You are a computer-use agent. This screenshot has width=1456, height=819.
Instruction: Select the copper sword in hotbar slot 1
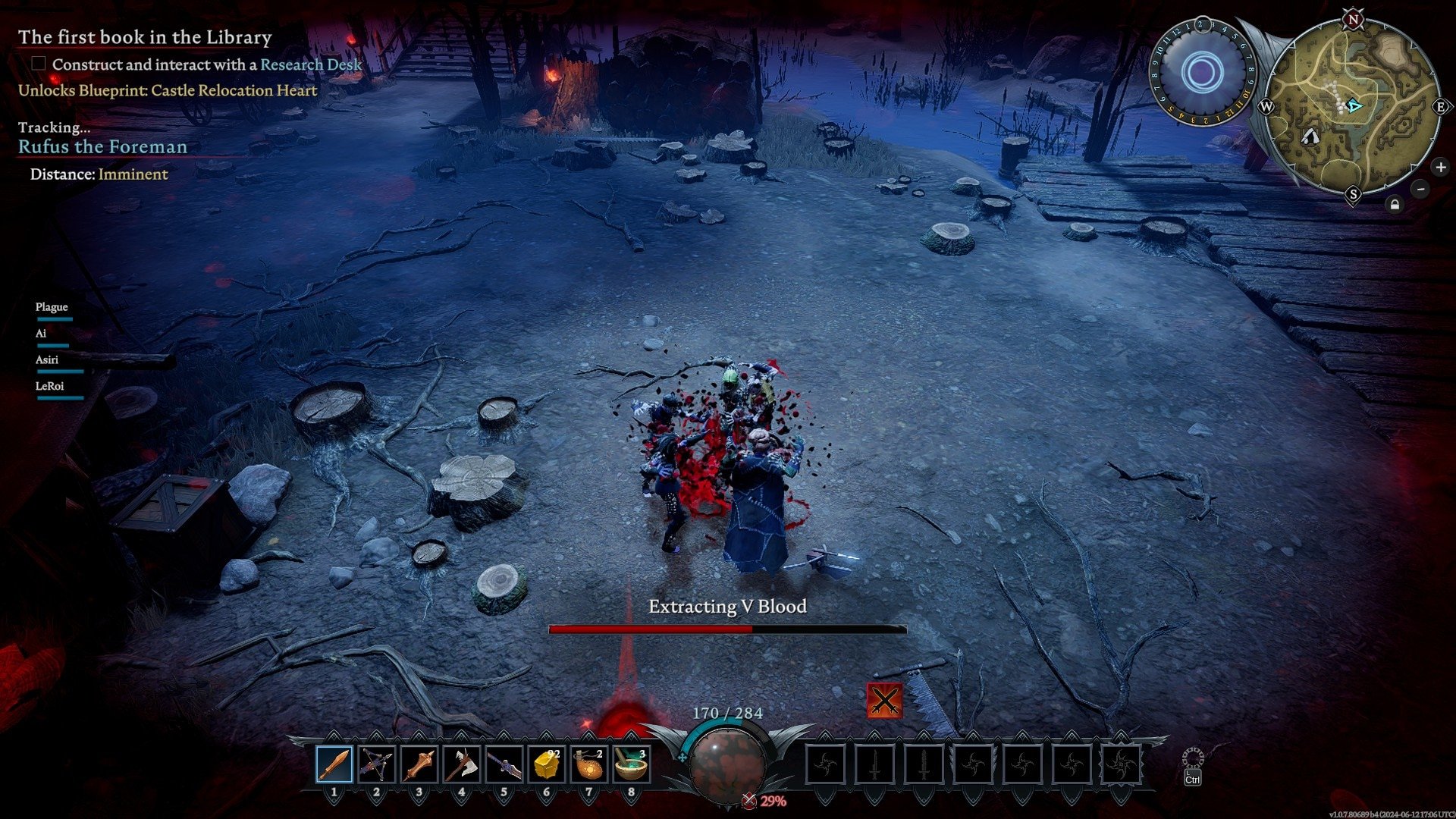[334, 764]
